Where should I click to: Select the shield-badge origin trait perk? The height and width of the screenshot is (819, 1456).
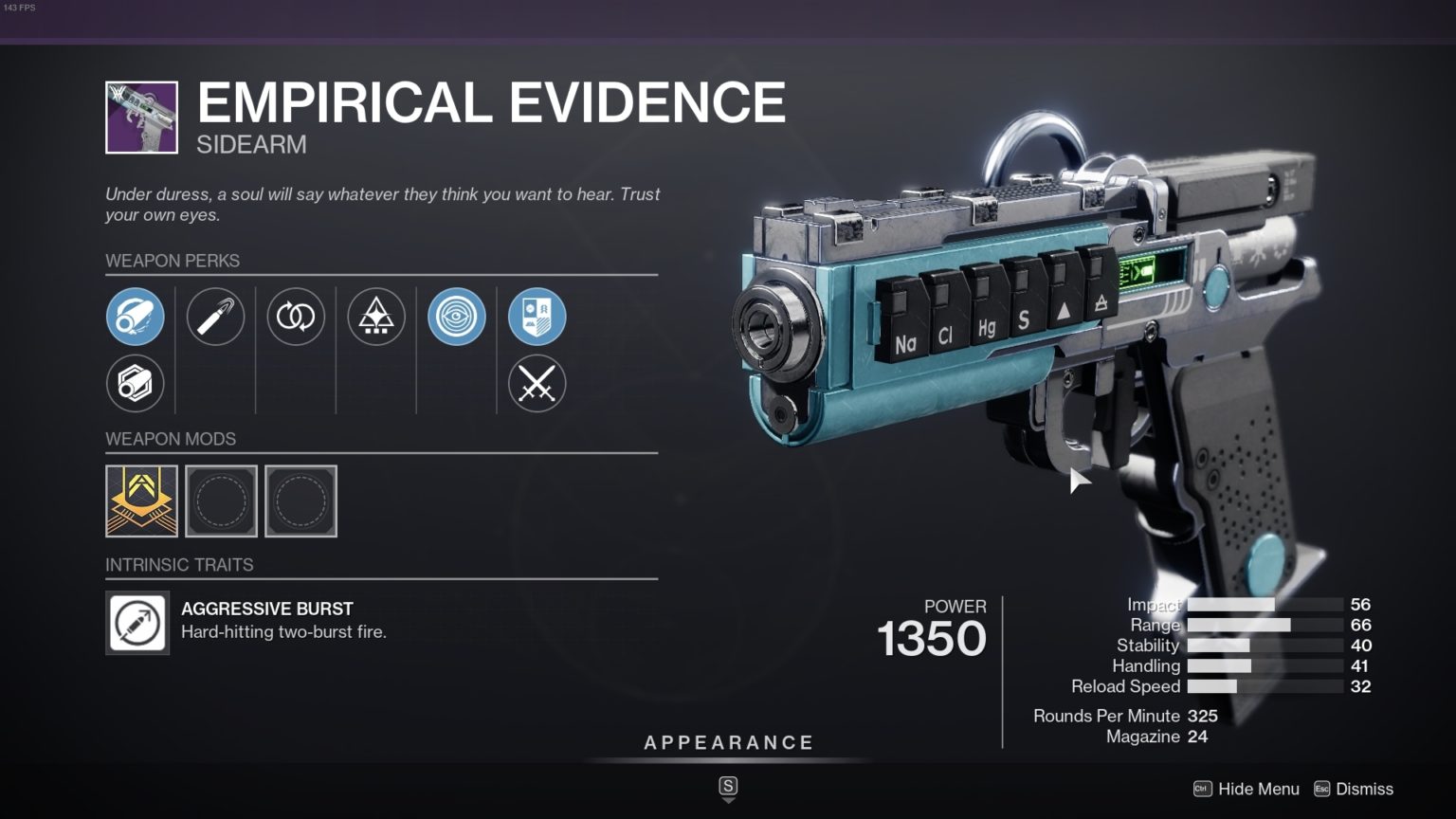[x=536, y=317]
